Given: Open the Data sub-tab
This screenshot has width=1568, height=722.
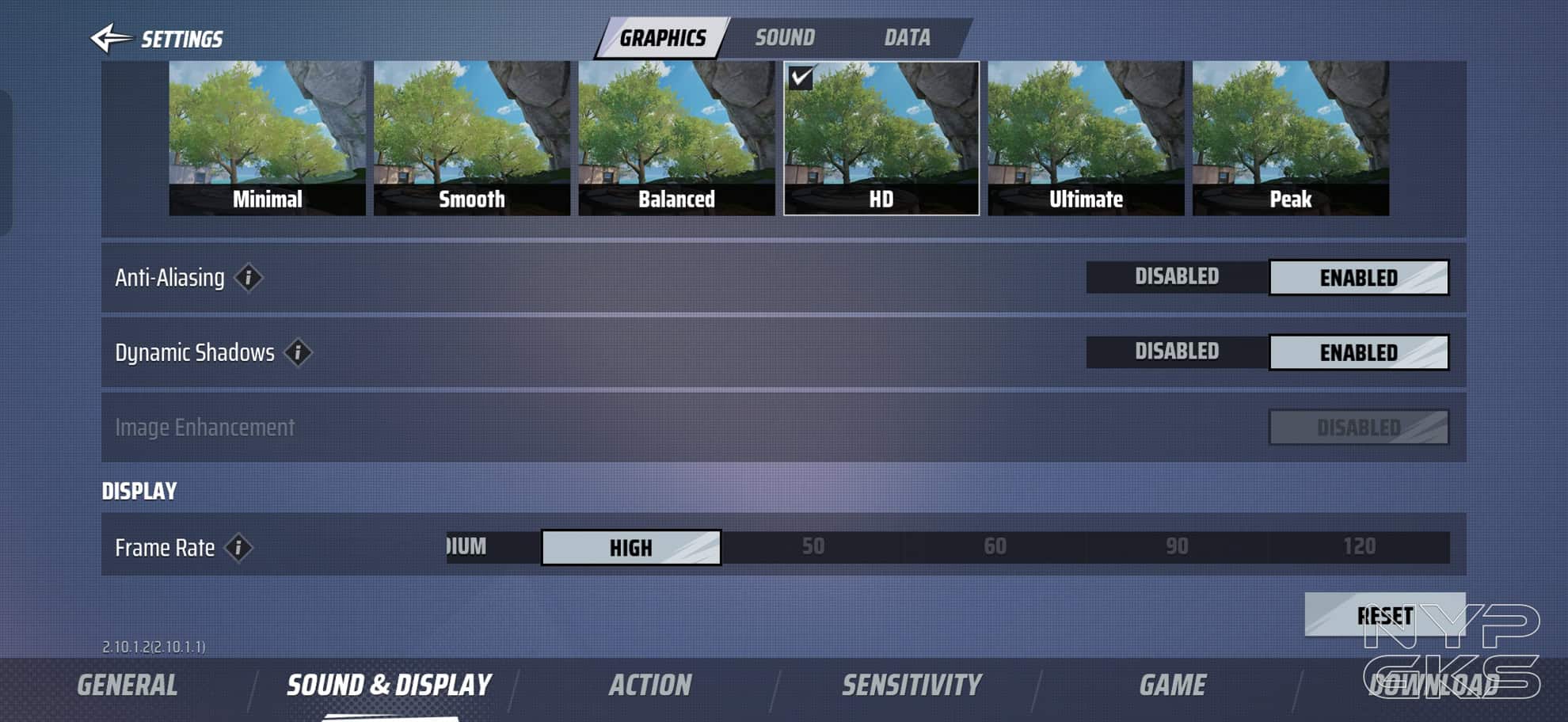Looking at the screenshot, I should [x=907, y=38].
